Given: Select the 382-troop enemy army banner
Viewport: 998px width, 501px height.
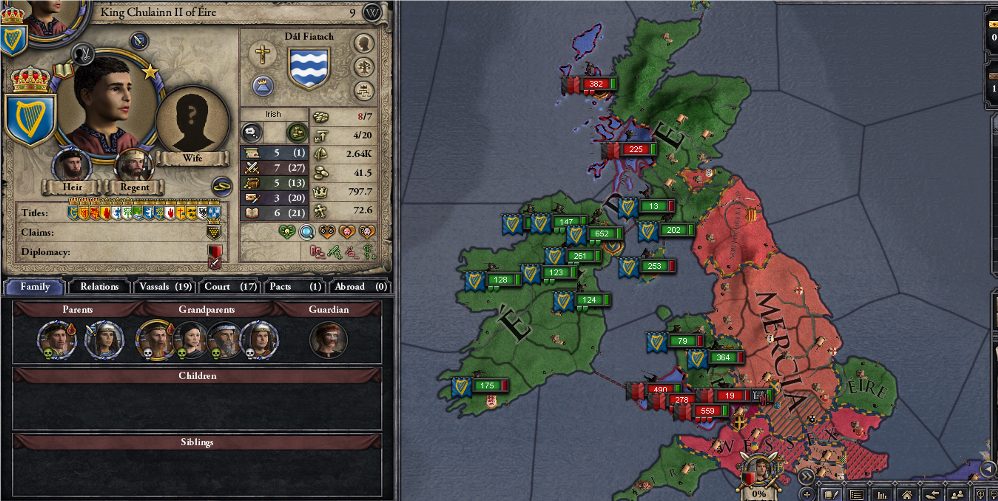Looking at the screenshot, I should 590,85.
